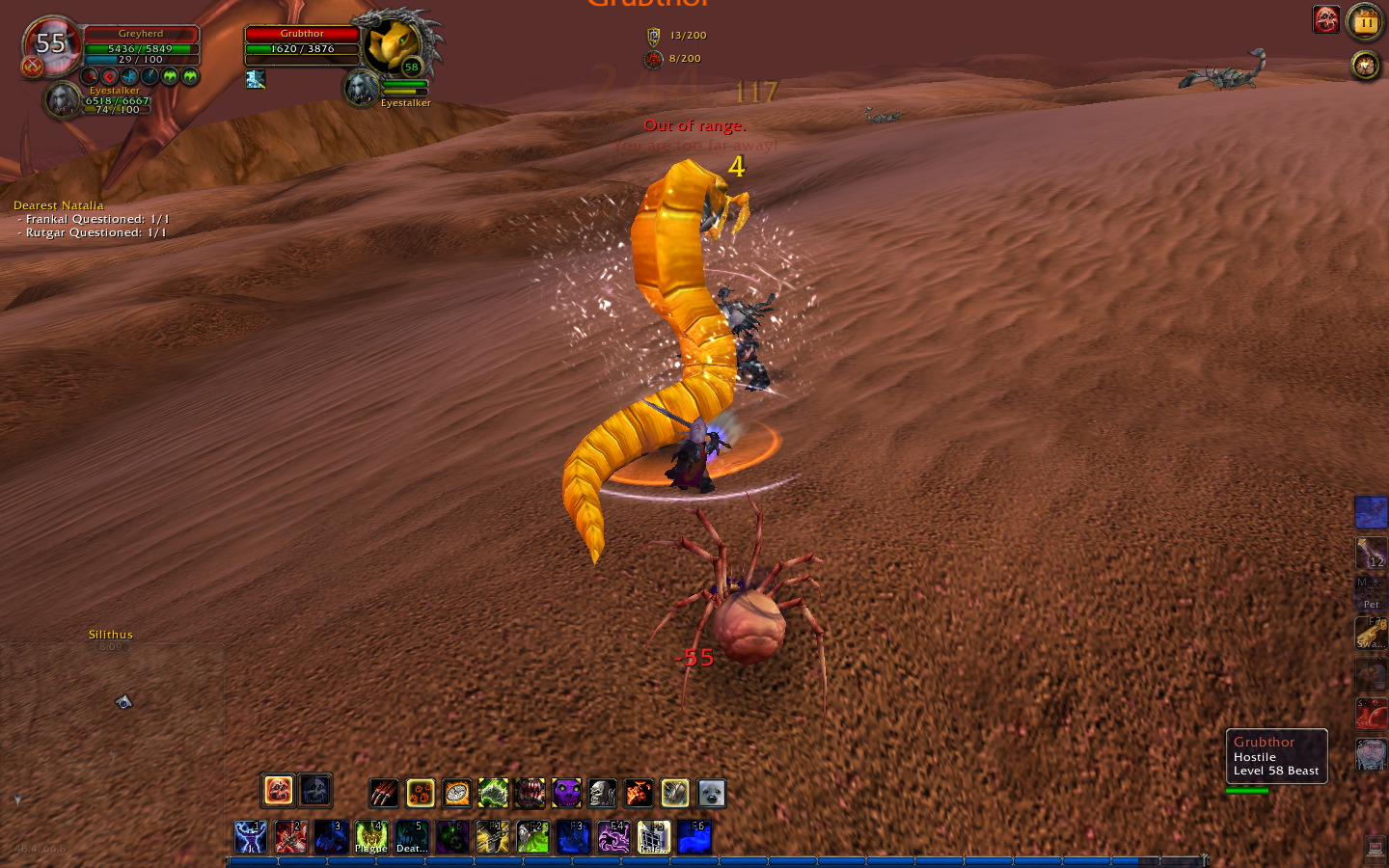The height and width of the screenshot is (868, 1389).
Task: Trigger the fanged maw pet ability
Action: click(x=530, y=794)
